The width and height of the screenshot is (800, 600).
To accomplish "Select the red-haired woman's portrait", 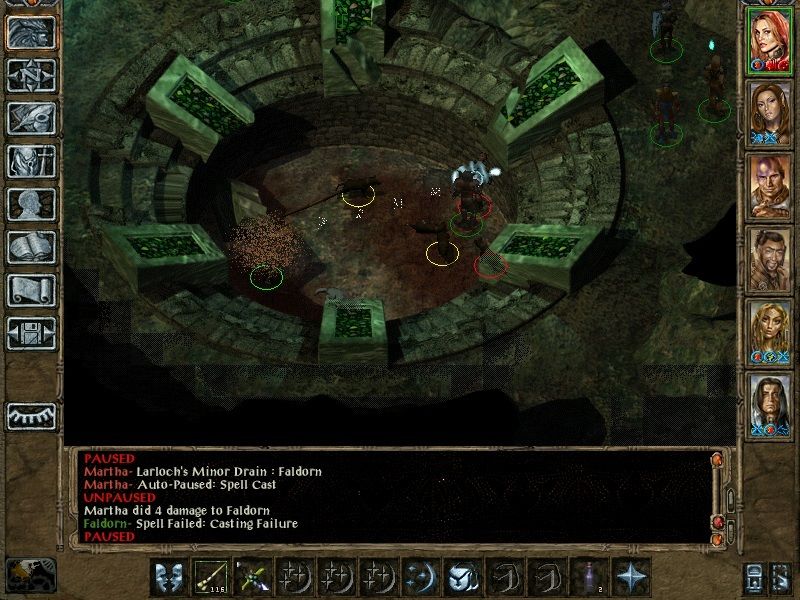I will pyautogui.click(x=770, y=40).
